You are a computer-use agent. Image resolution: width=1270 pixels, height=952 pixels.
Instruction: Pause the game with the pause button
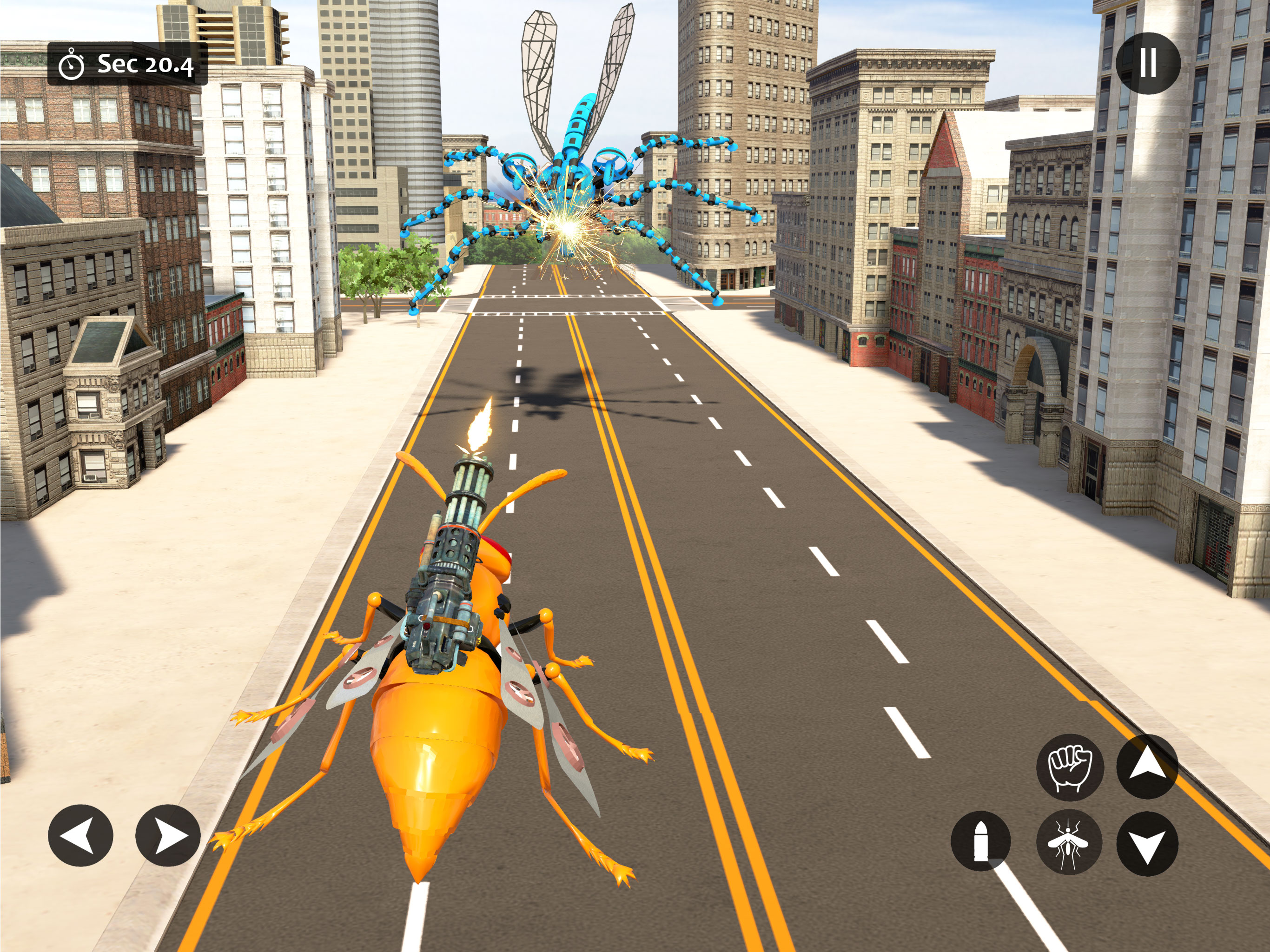click(x=1148, y=63)
